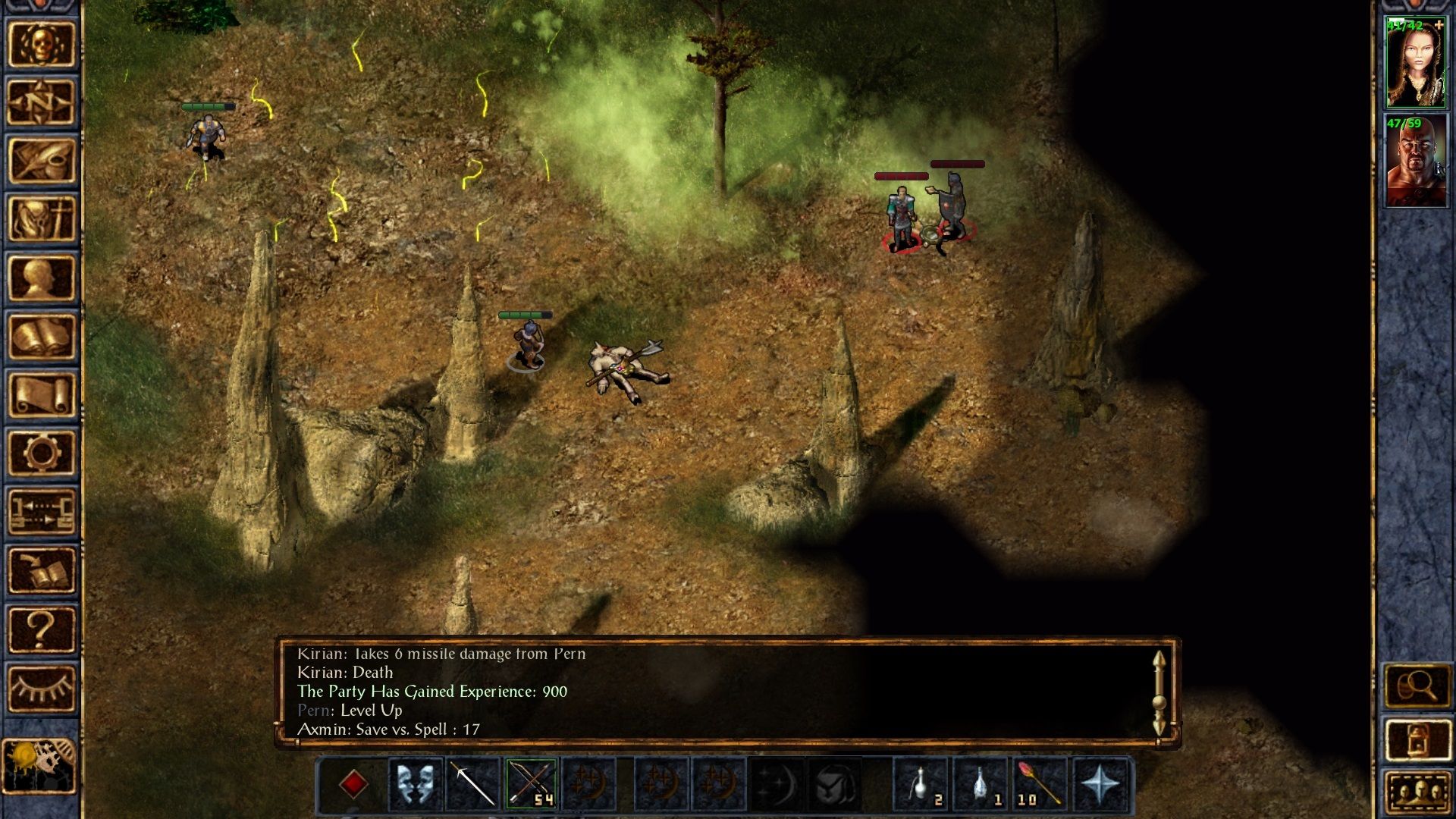Click the magnifying glass highlight button

(x=1417, y=686)
